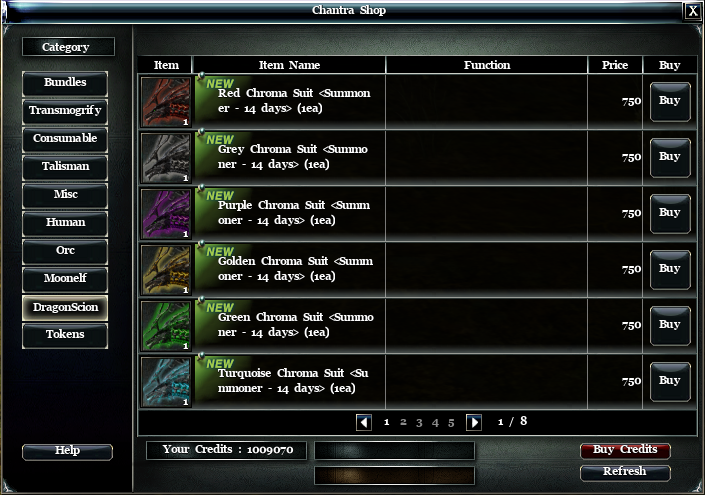705x495 pixels.
Task: Switch to the Orc category
Action: coord(65,251)
